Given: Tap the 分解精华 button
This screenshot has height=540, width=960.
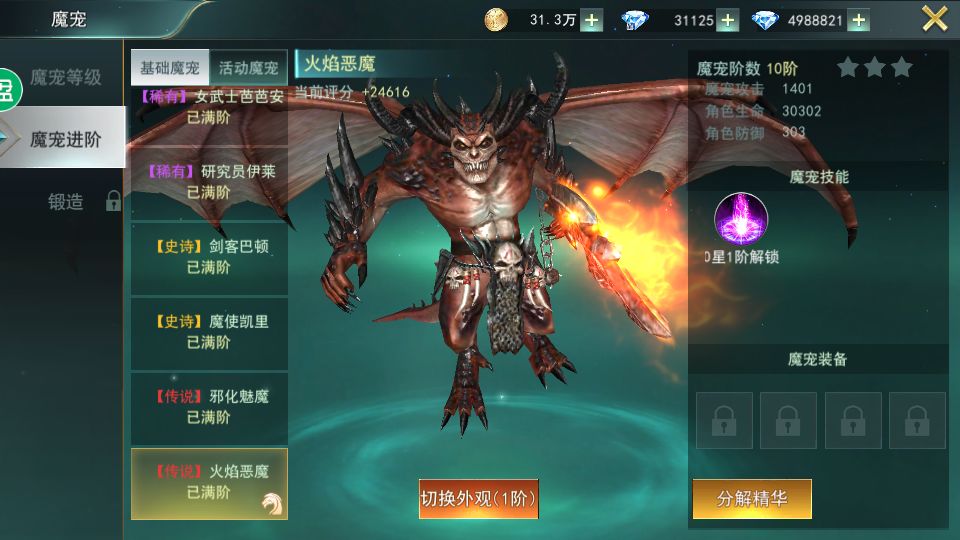Looking at the screenshot, I should (x=751, y=498).
